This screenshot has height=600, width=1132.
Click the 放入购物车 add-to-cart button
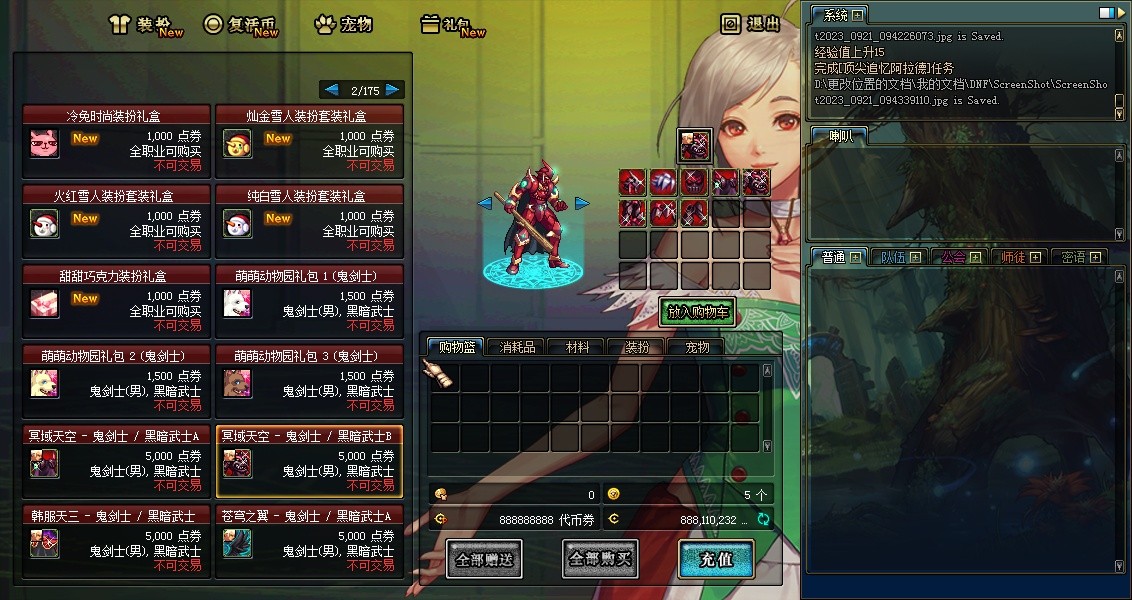[697, 312]
